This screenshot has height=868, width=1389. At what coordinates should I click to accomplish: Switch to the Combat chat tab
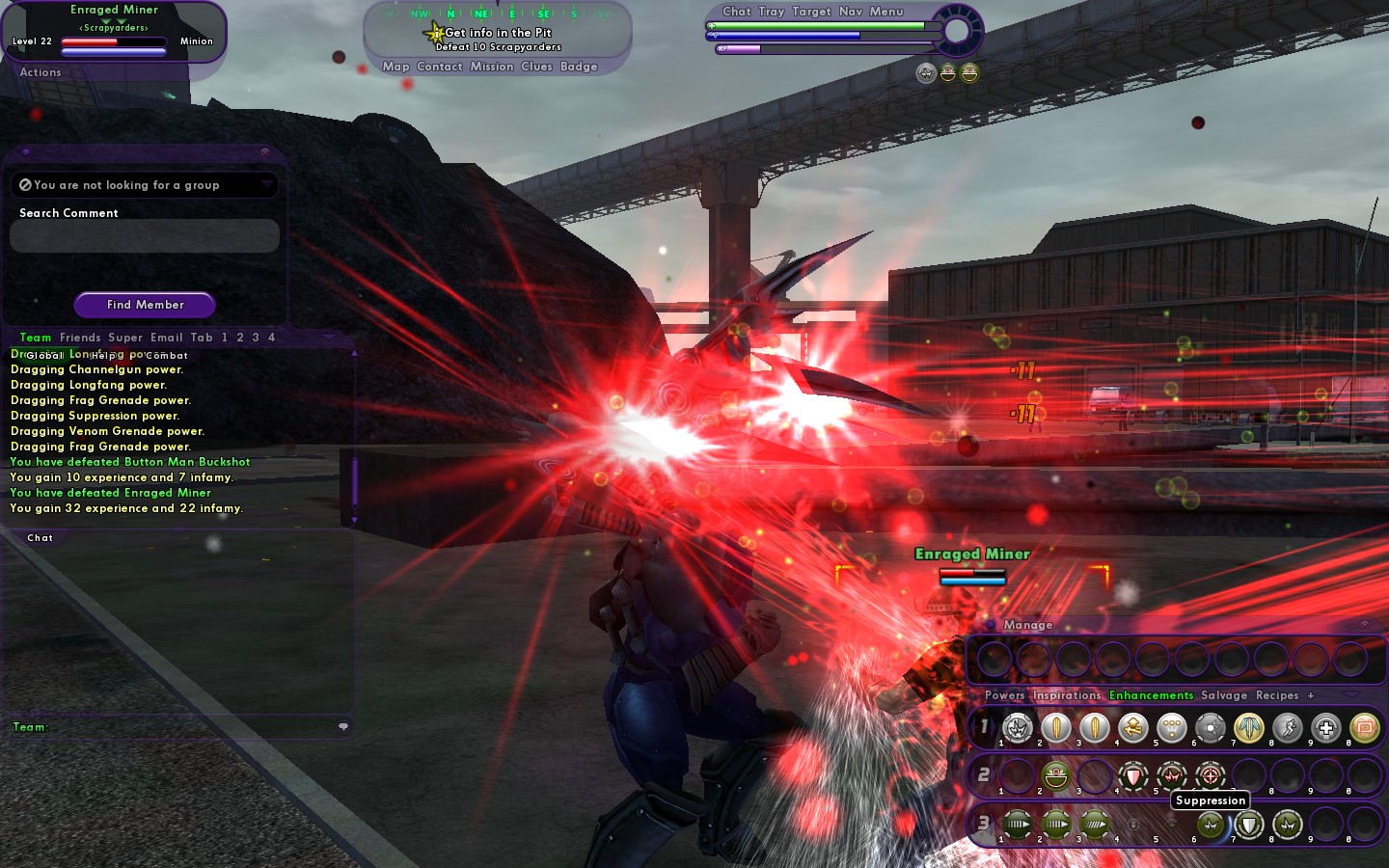point(167,356)
